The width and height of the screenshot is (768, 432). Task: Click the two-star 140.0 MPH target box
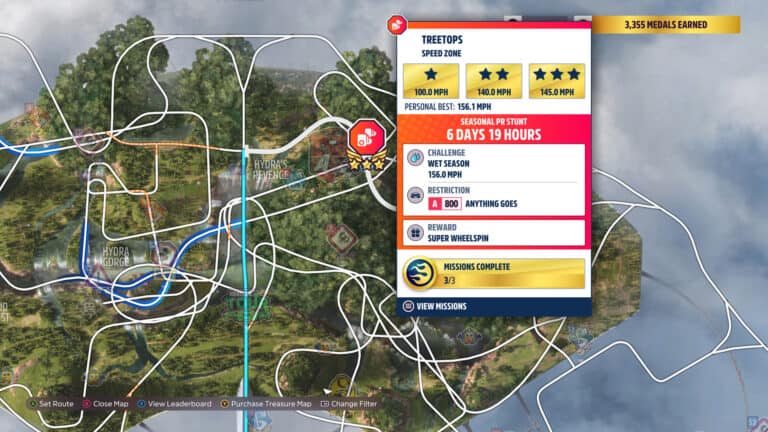click(x=494, y=81)
